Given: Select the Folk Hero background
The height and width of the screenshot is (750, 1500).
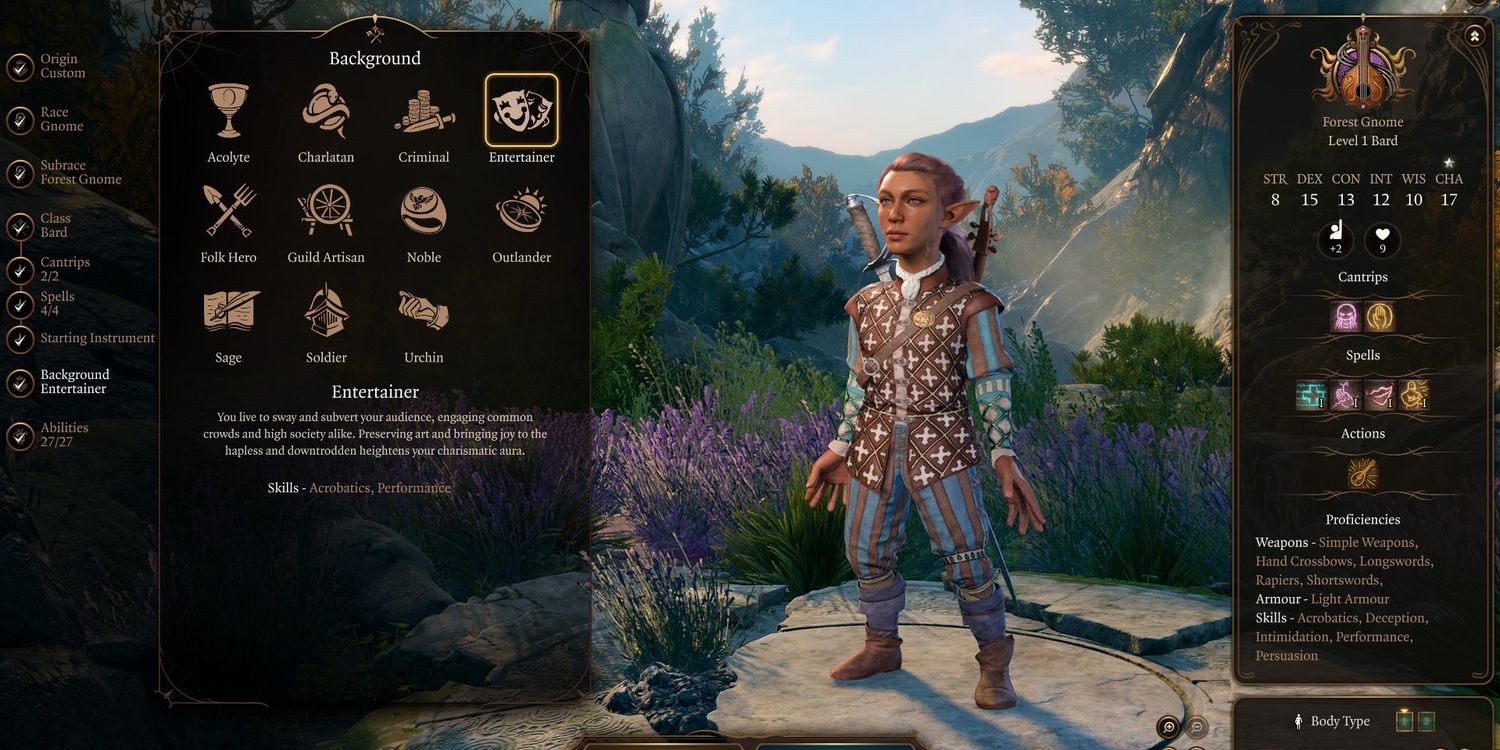Looking at the screenshot, I should [228, 211].
